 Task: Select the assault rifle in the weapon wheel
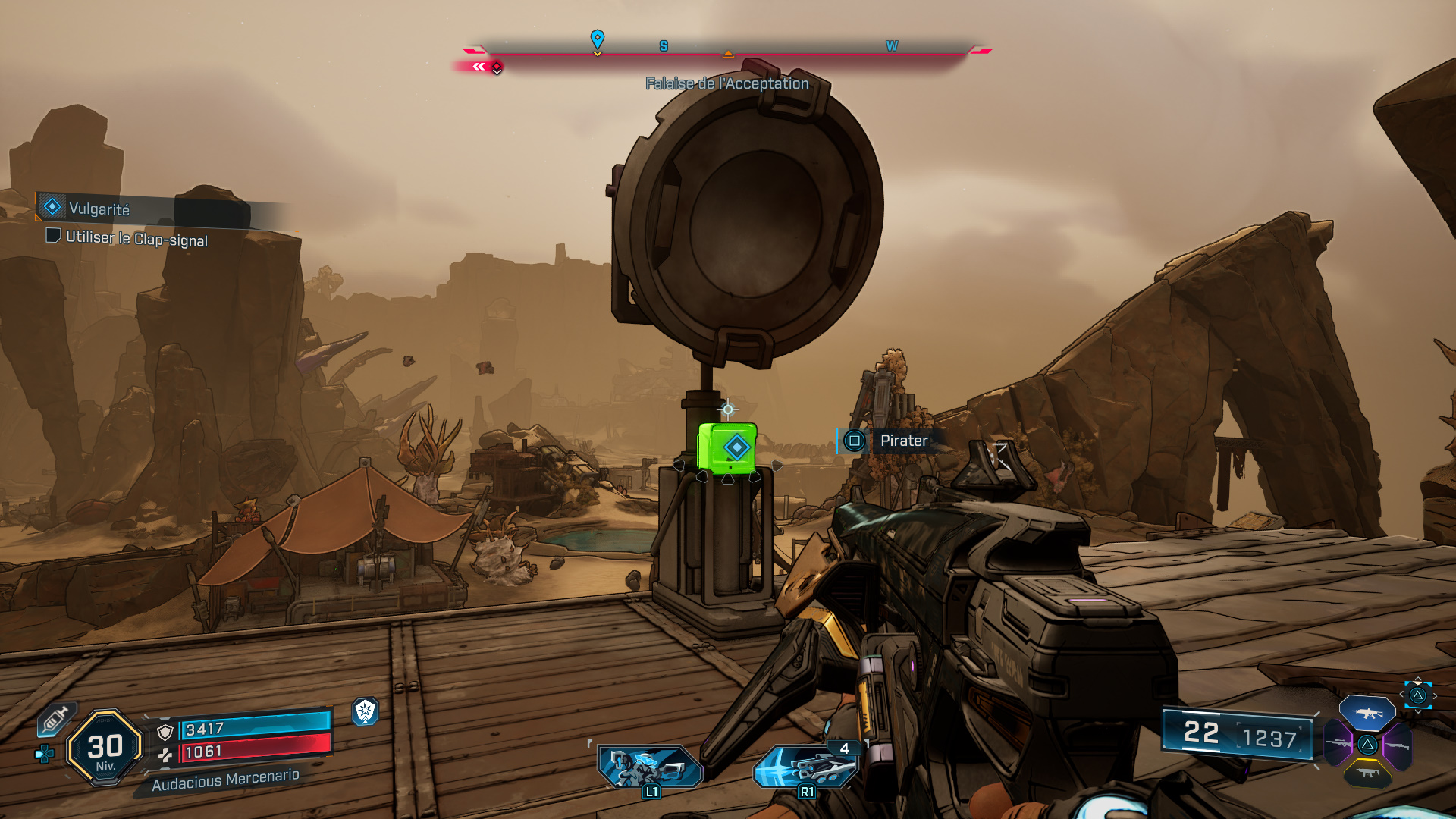1367,713
